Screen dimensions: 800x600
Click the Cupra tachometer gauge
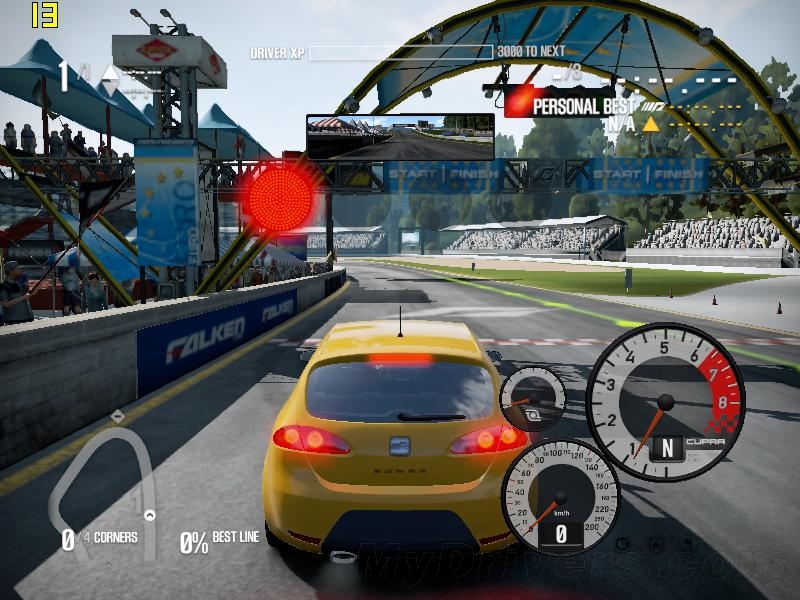pyautogui.click(x=665, y=401)
